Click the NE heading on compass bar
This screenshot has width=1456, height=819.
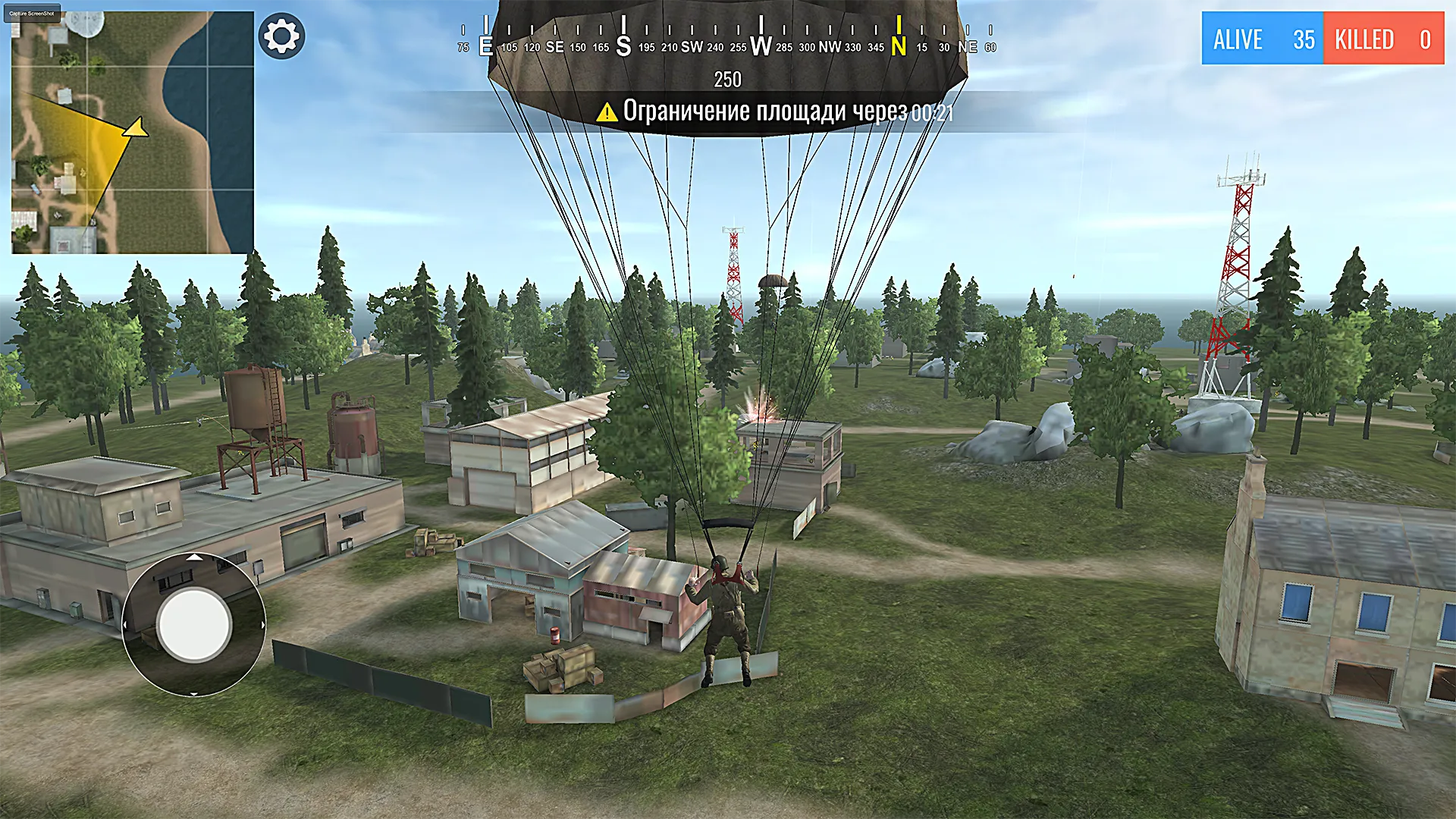tap(967, 46)
